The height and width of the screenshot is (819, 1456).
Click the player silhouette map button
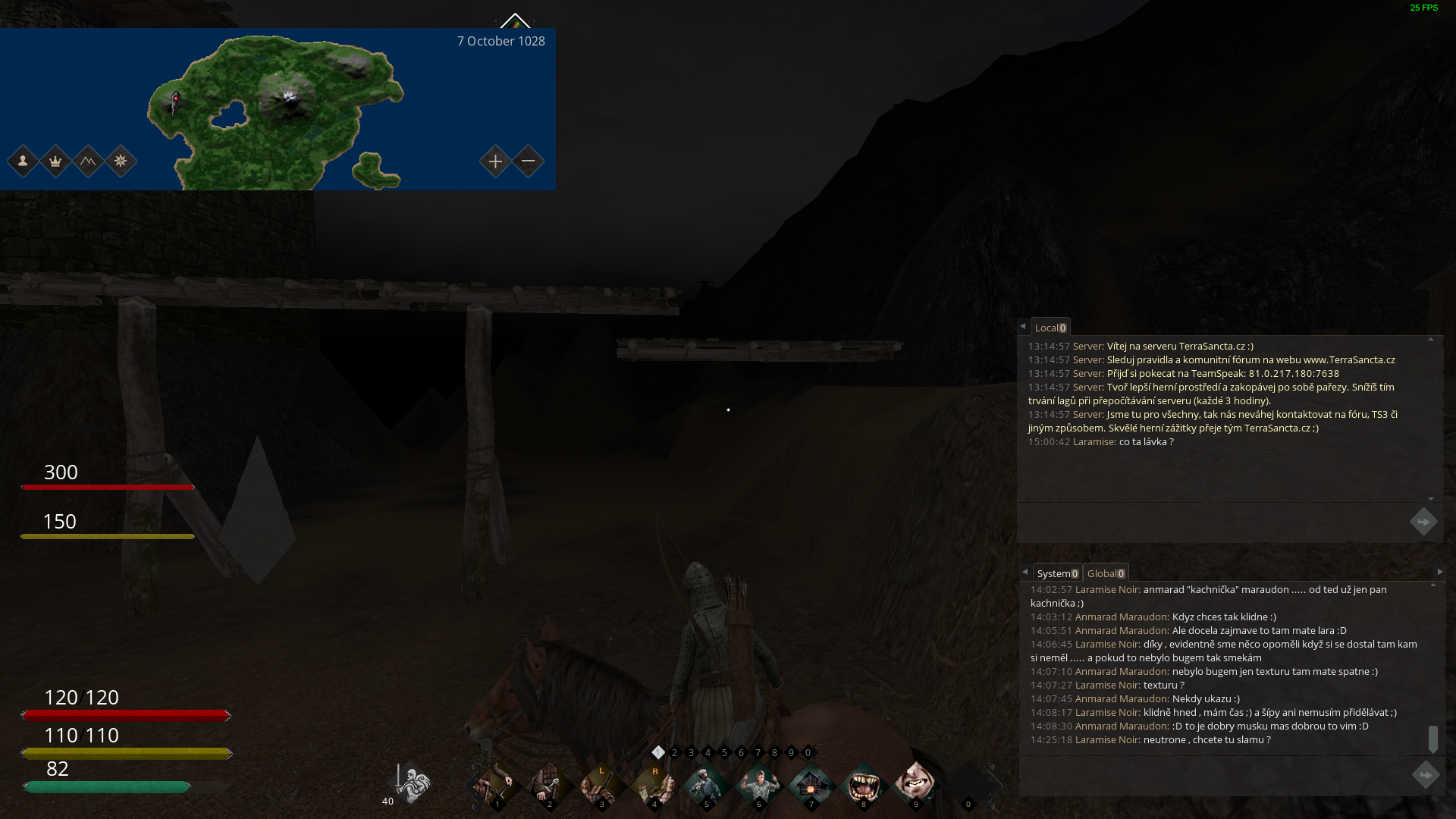23,162
